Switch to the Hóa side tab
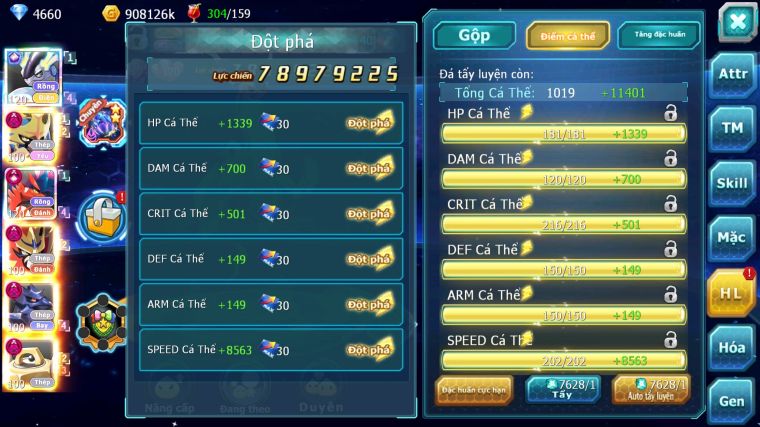Image resolution: width=760 pixels, height=427 pixels. [733, 347]
